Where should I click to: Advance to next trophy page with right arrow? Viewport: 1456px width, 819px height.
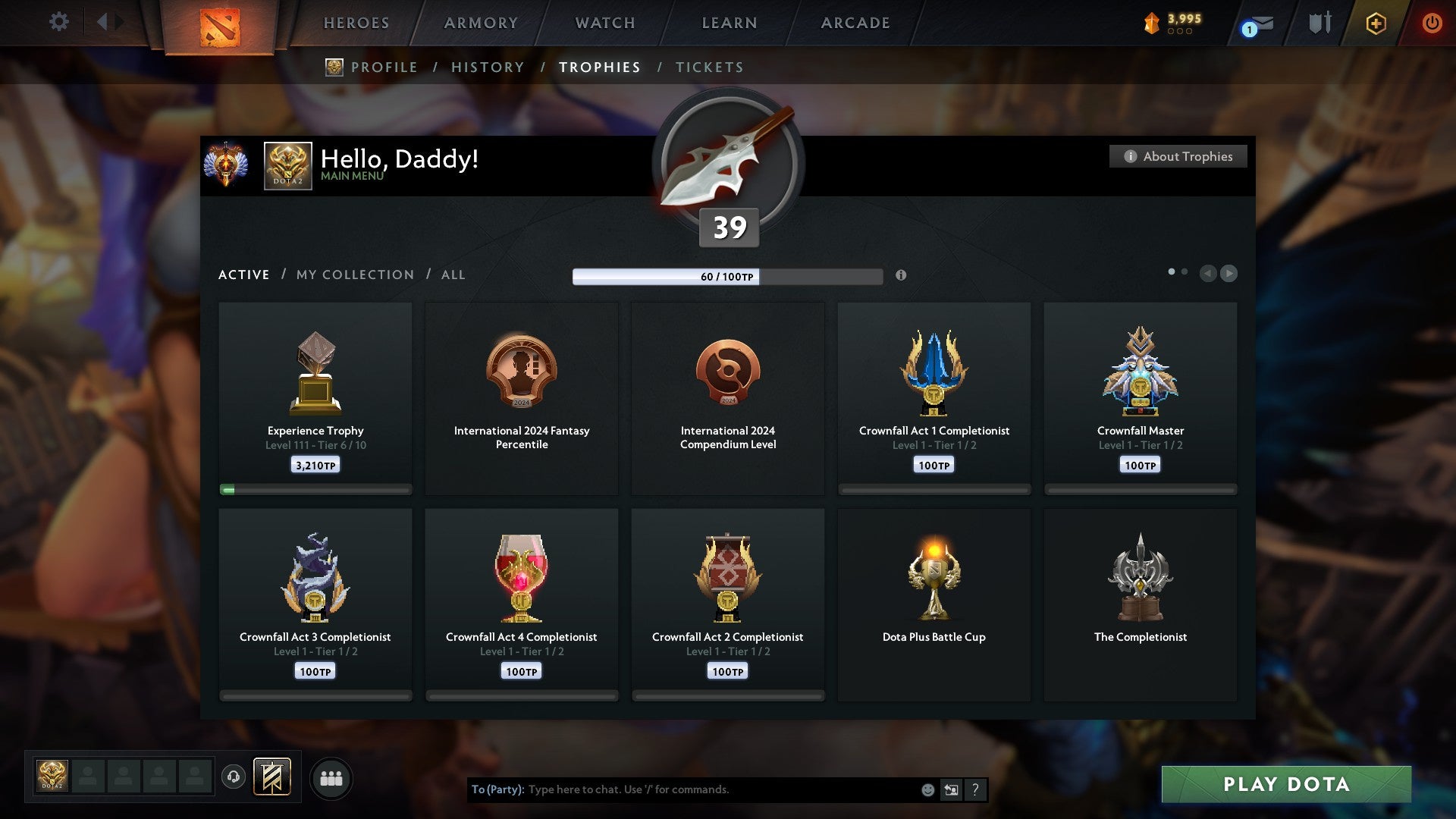point(1230,274)
